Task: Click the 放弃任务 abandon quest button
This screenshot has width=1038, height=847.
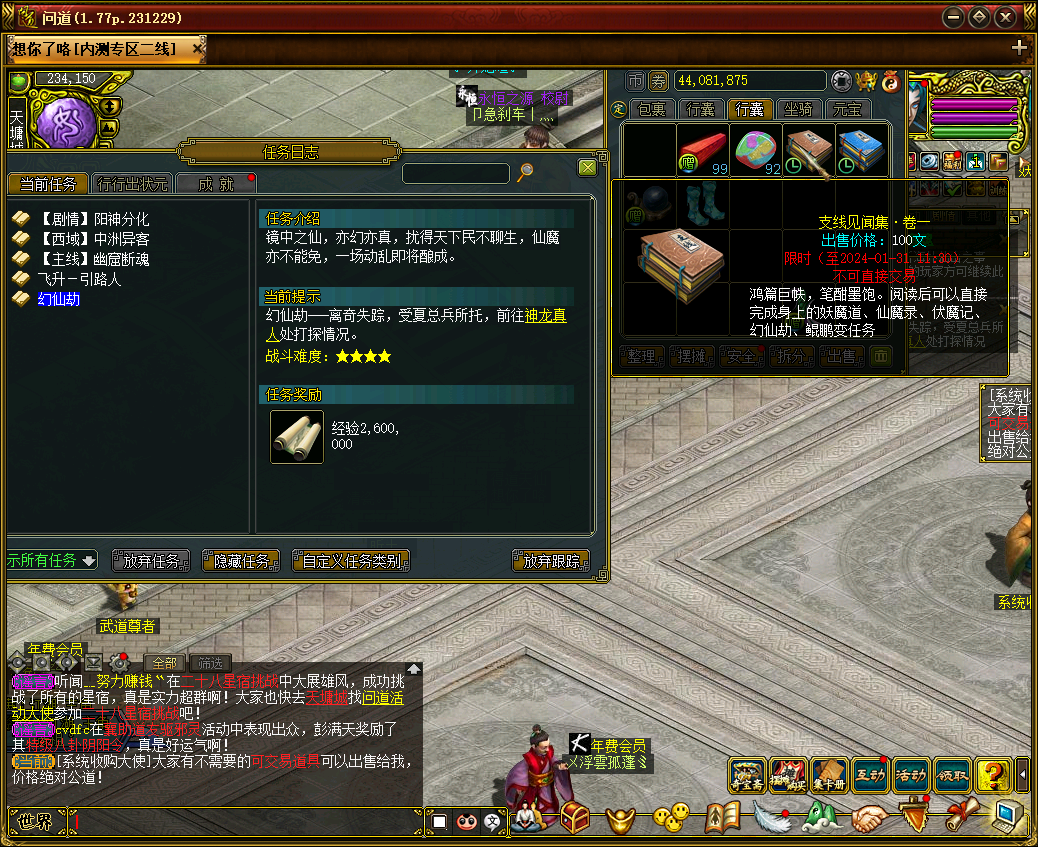Action: (x=151, y=561)
